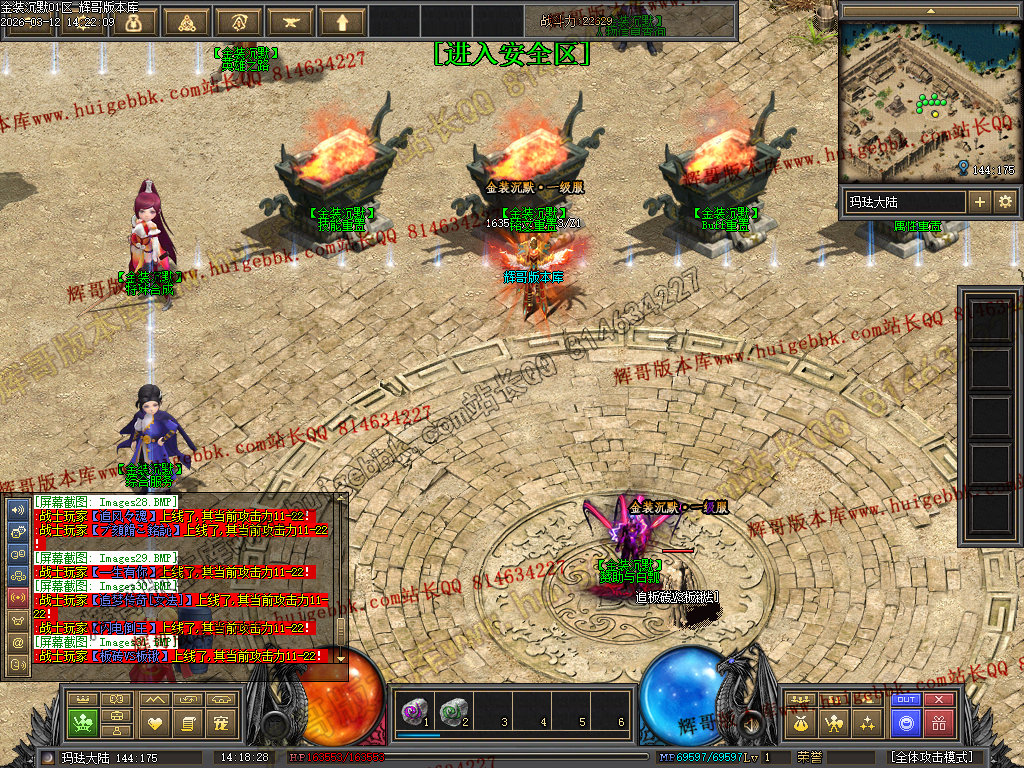The width and height of the screenshot is (1024, 768).
Task: Click the up arrow upgrade icon
Action: click(343, 22)
